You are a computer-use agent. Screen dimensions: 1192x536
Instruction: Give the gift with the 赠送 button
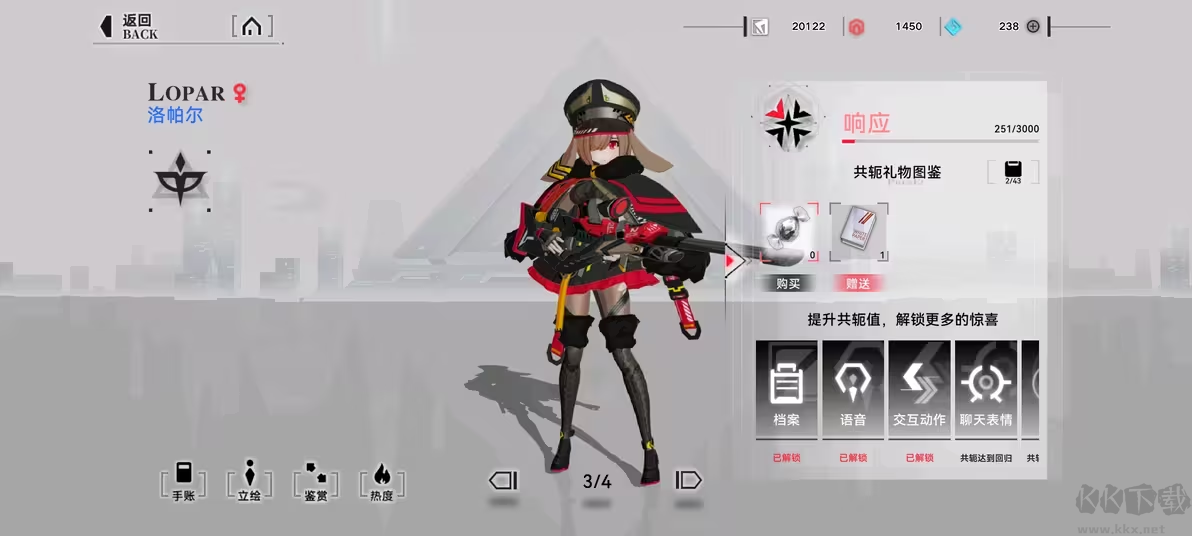tap(858, 284)
